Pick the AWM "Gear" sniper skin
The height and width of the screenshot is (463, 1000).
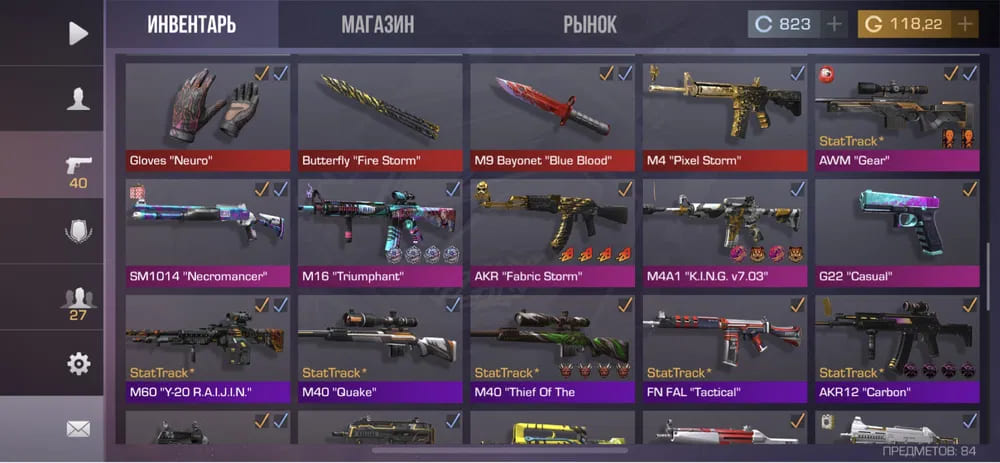[897, 116]
